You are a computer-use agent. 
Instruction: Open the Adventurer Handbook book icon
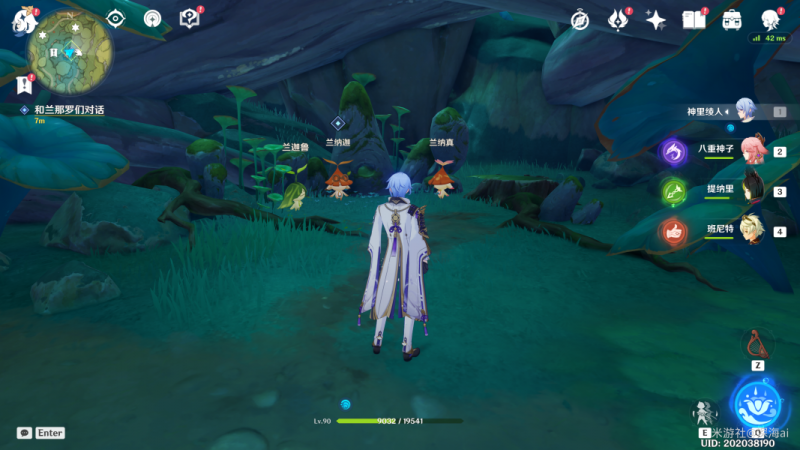(693, 20)
